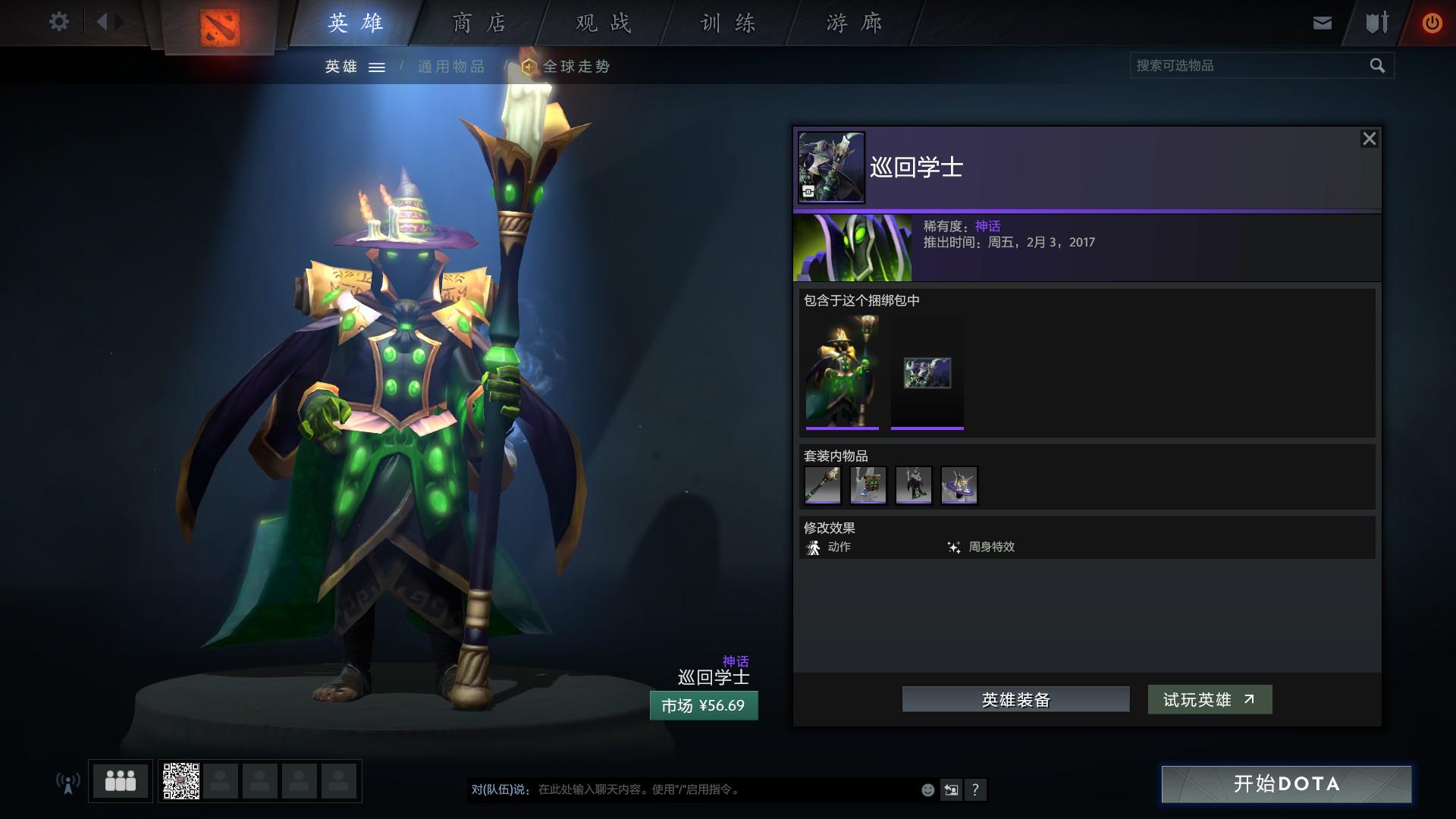
Task: Open the settings gear menu
Action: (x=58, y=22)
